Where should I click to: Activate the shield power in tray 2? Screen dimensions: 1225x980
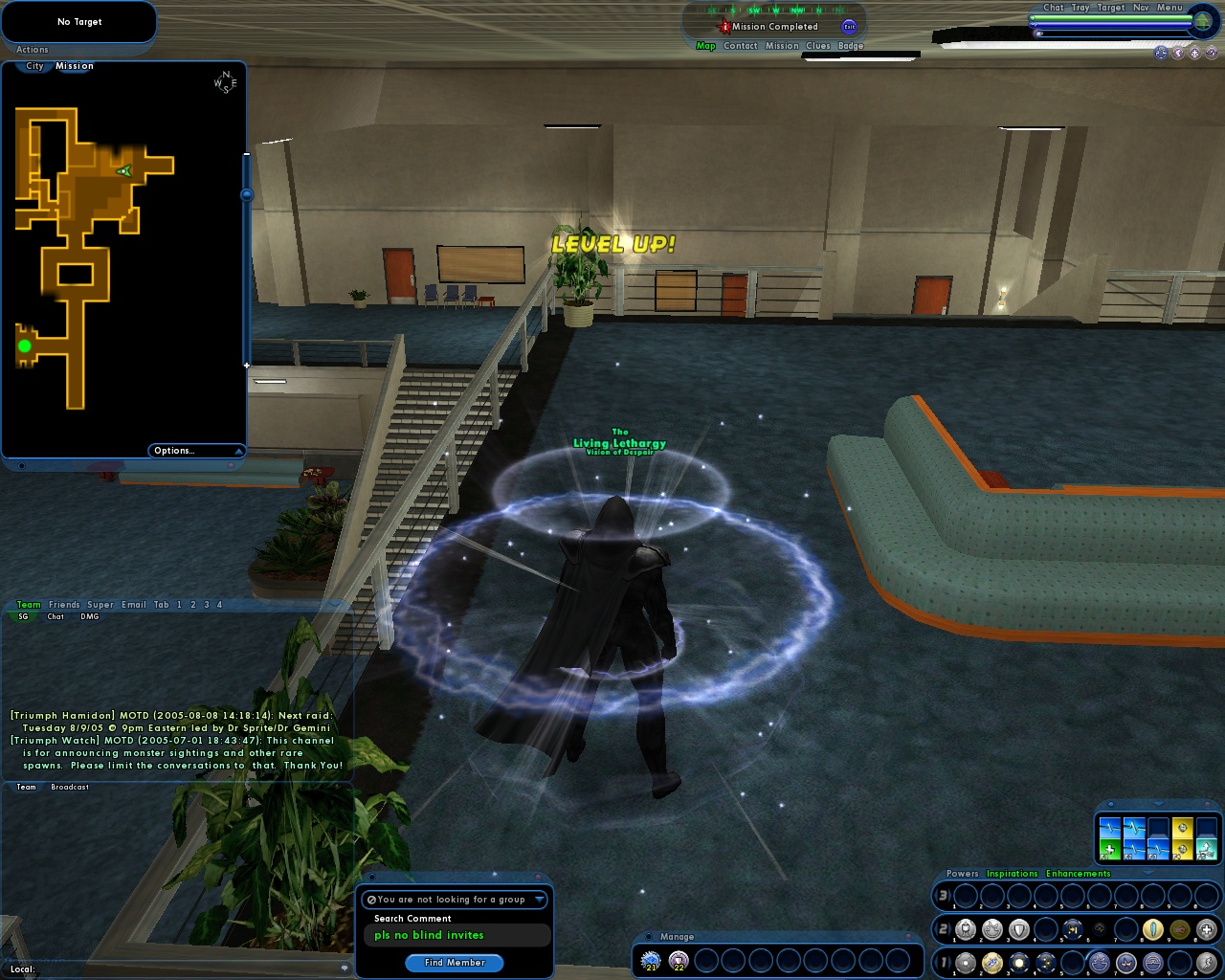click(x=1018, y=928)
